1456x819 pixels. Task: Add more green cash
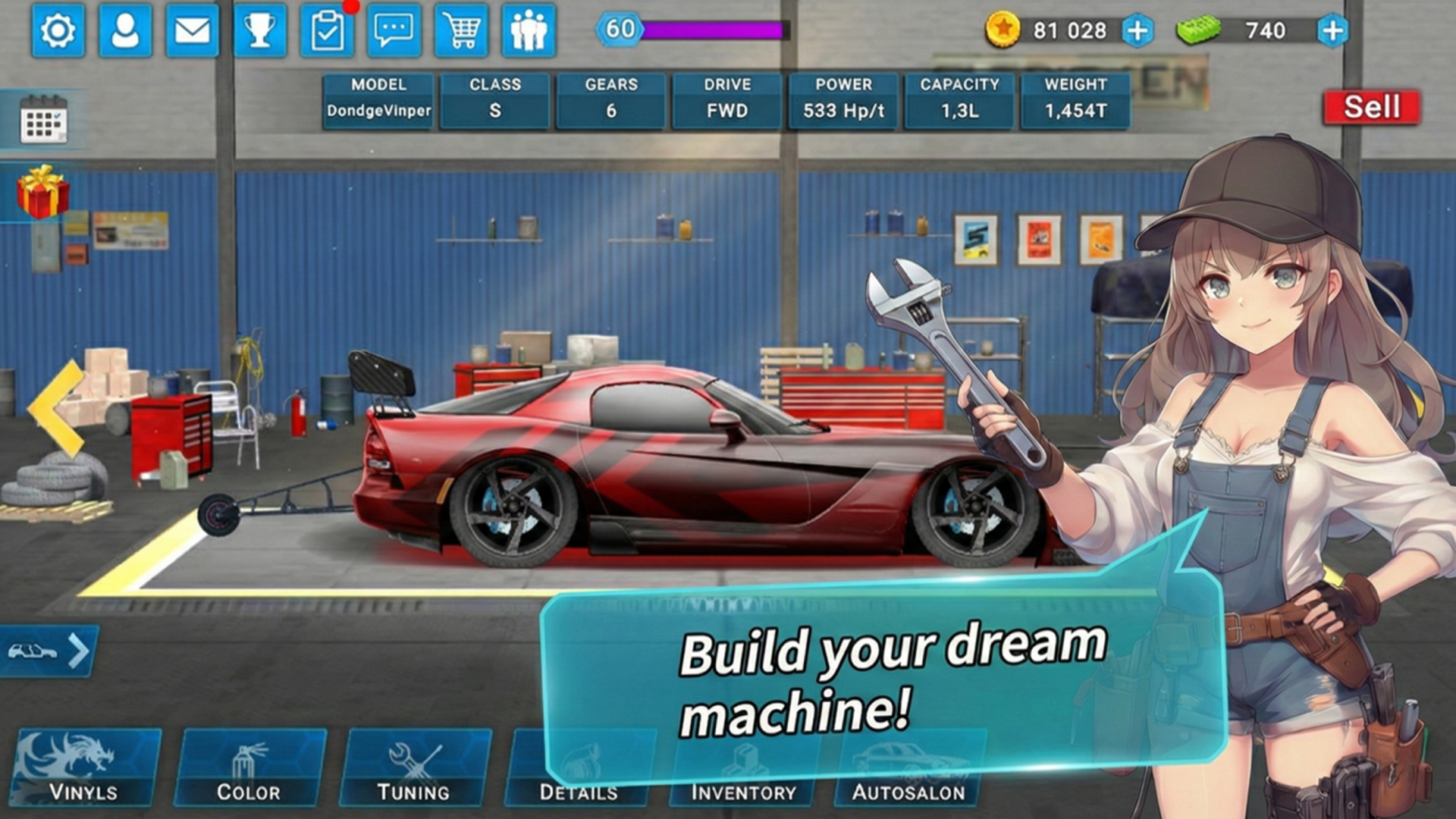click(x=1332, y=30)
